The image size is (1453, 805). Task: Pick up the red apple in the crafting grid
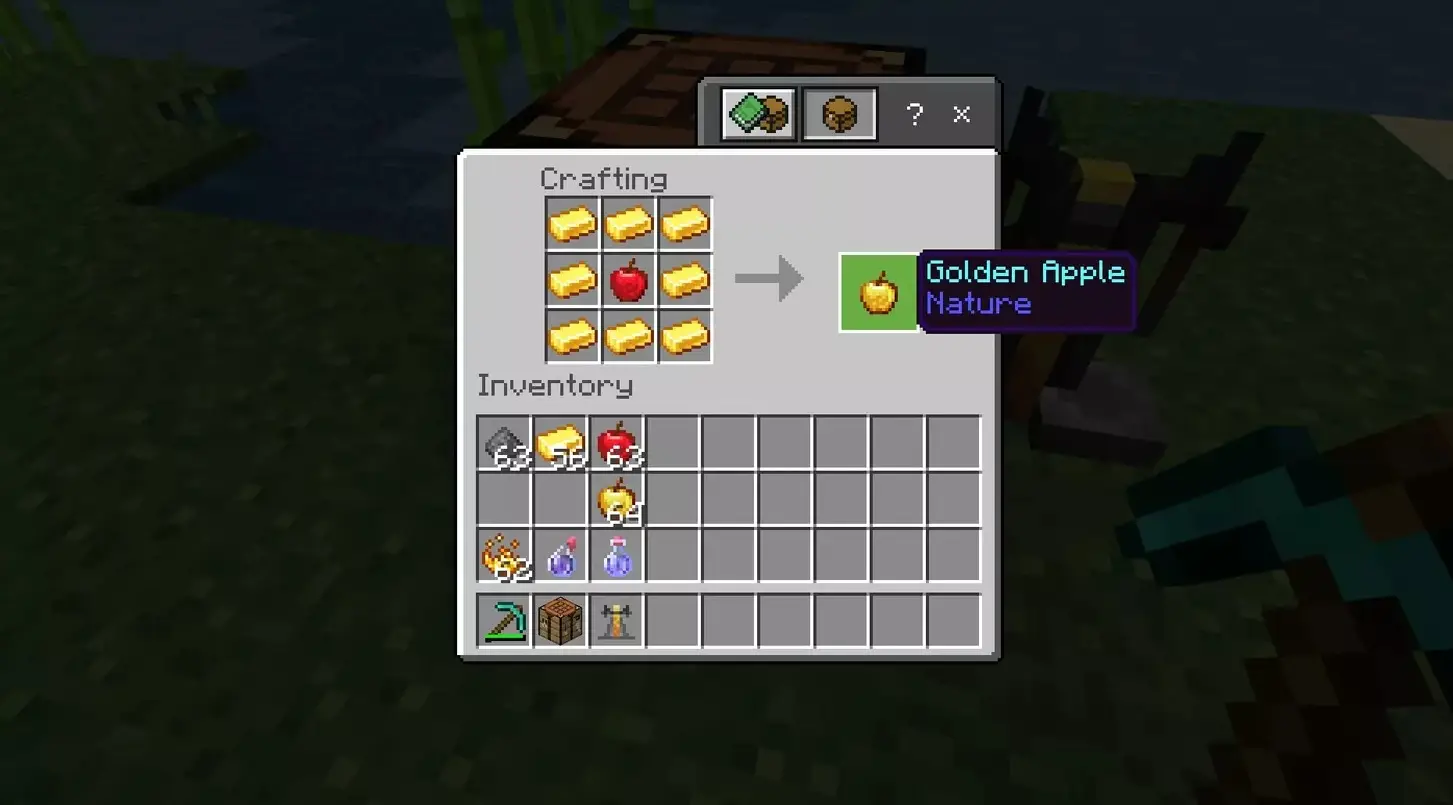(629, 281)
